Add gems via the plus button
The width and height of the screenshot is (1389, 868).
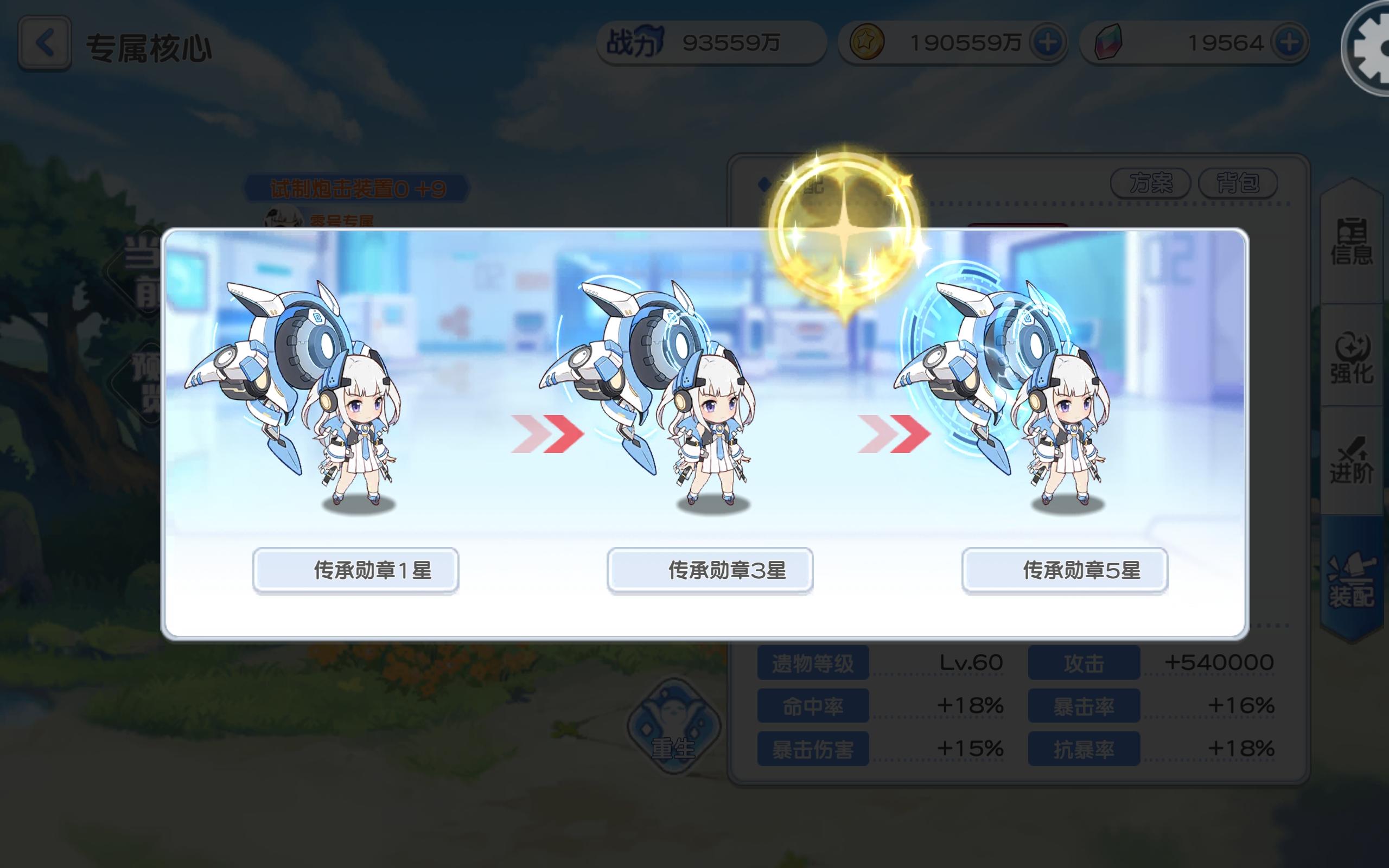click(x=1290, y=42)
